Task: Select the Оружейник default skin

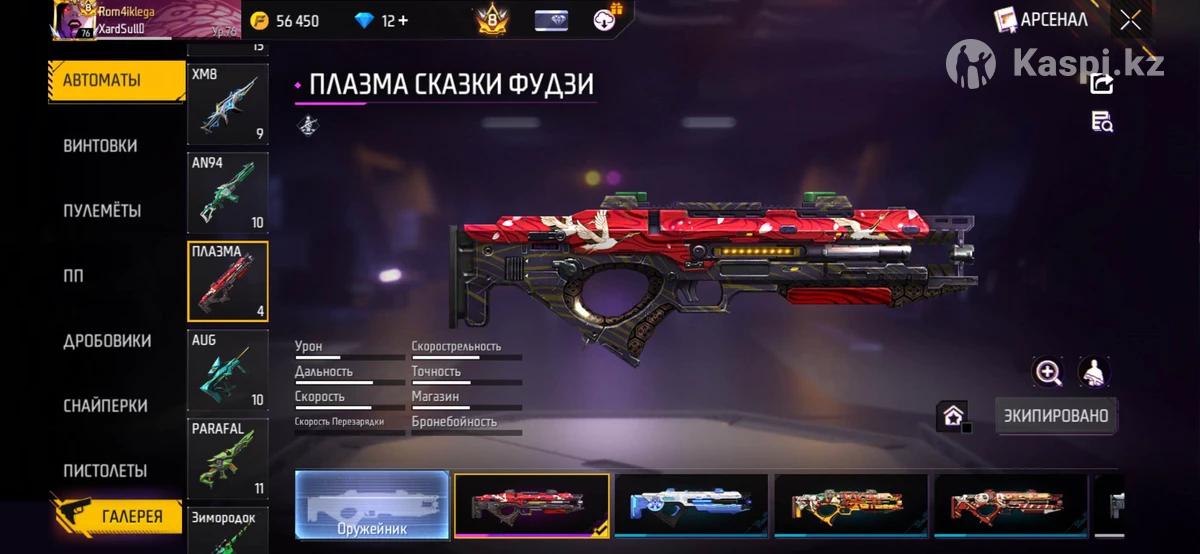Action: (371, 505)
